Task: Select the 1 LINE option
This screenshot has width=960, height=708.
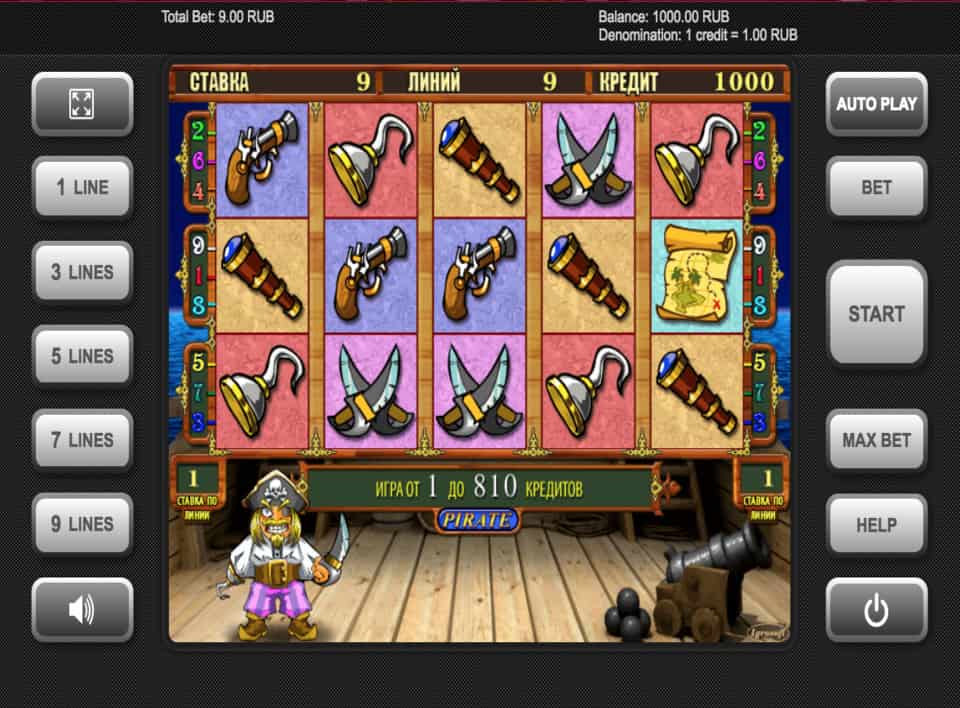Action: pos(82,187)
